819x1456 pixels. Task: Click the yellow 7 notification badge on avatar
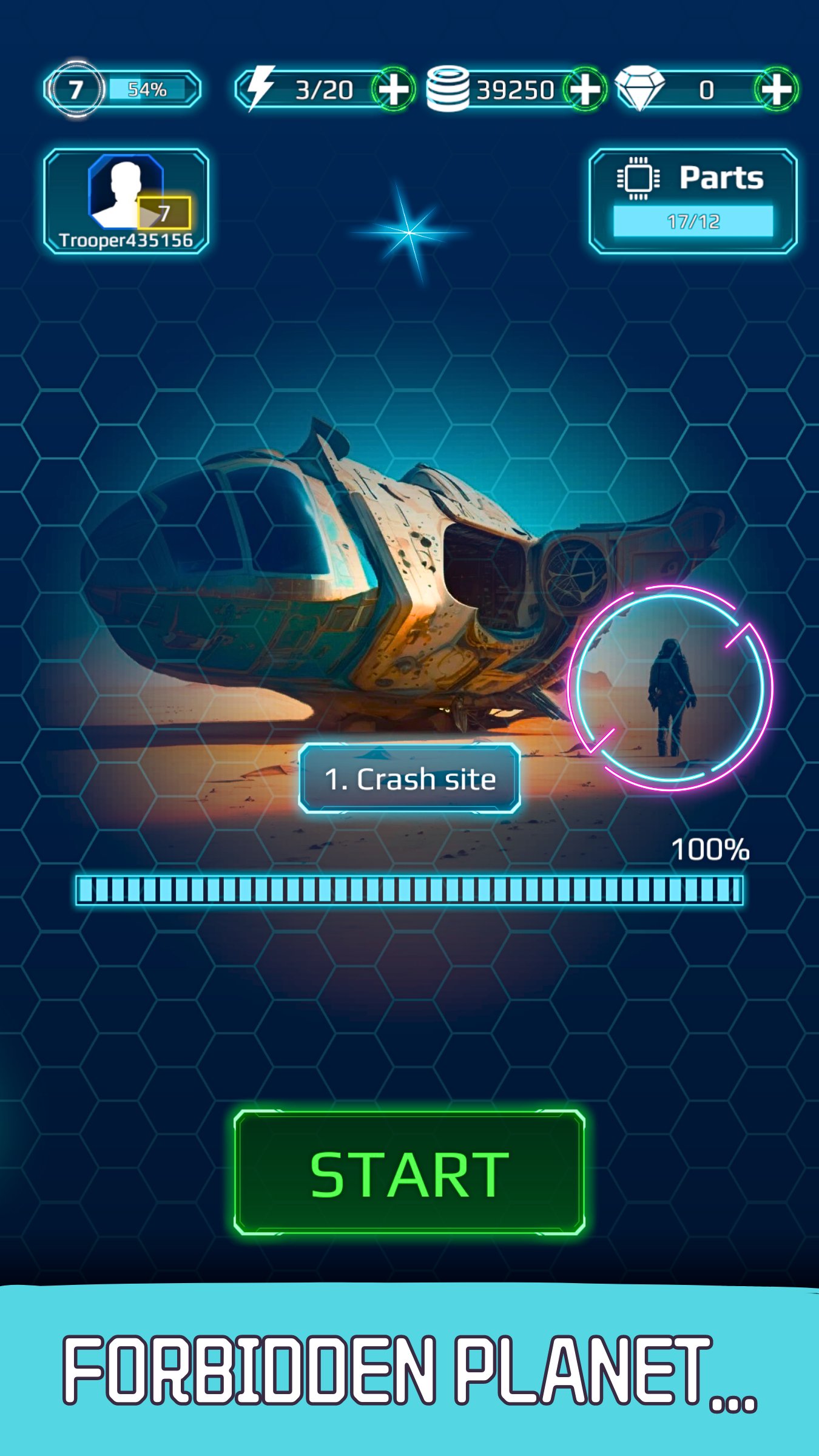coord(164,212)
